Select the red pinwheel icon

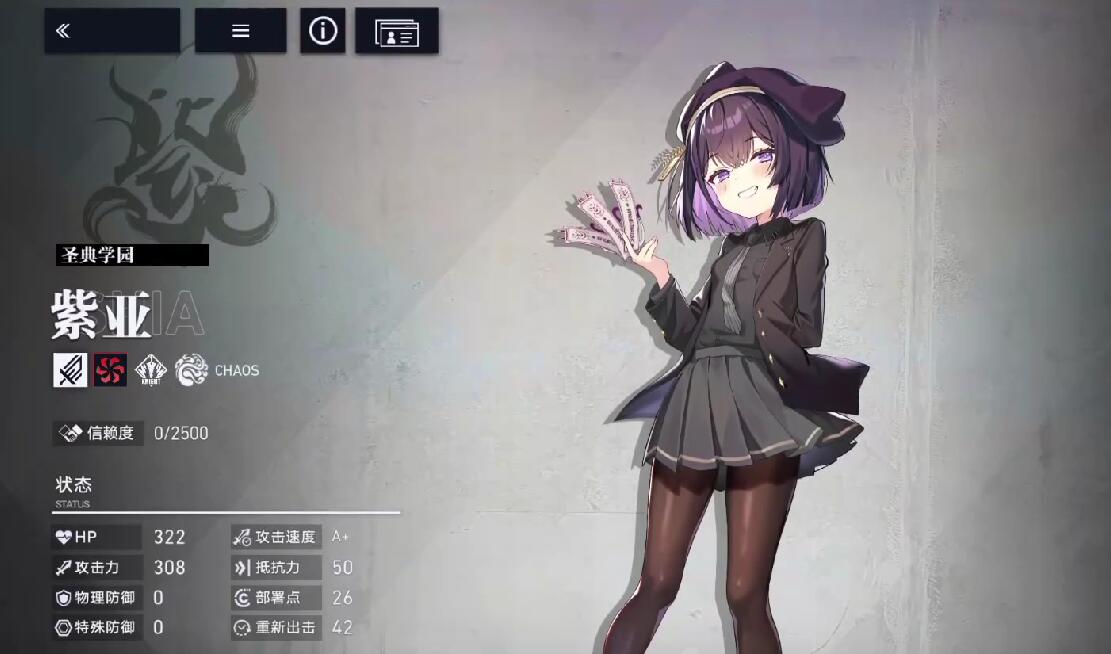click(110, 370)
